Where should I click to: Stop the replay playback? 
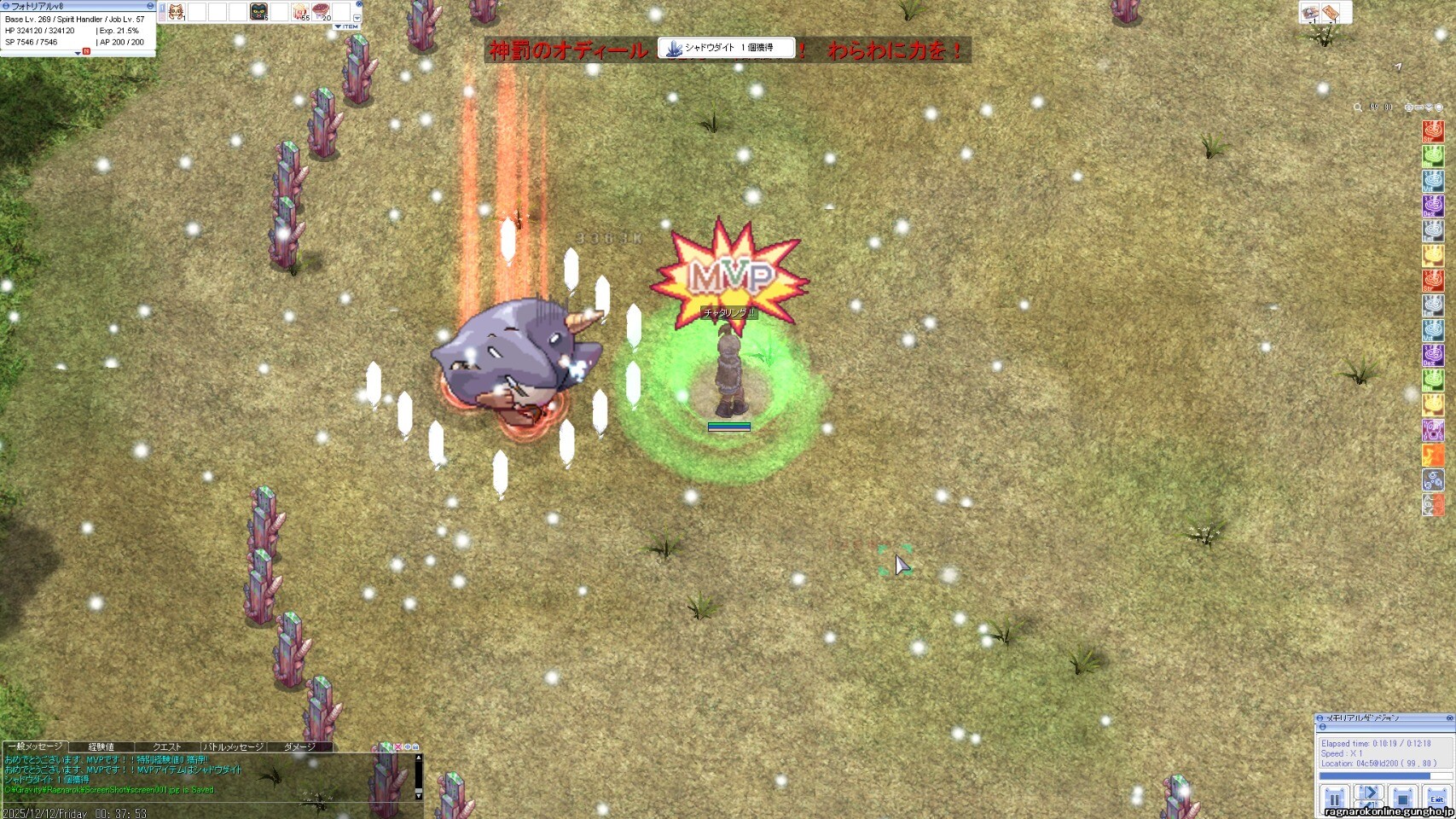(x=1402, y=799)
